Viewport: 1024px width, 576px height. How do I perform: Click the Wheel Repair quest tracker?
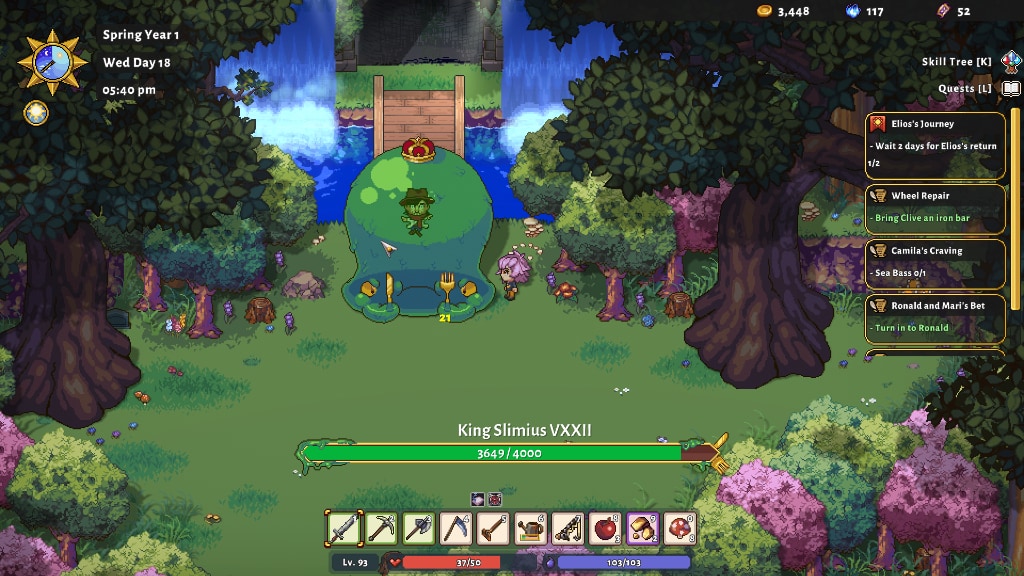[935, 208]
